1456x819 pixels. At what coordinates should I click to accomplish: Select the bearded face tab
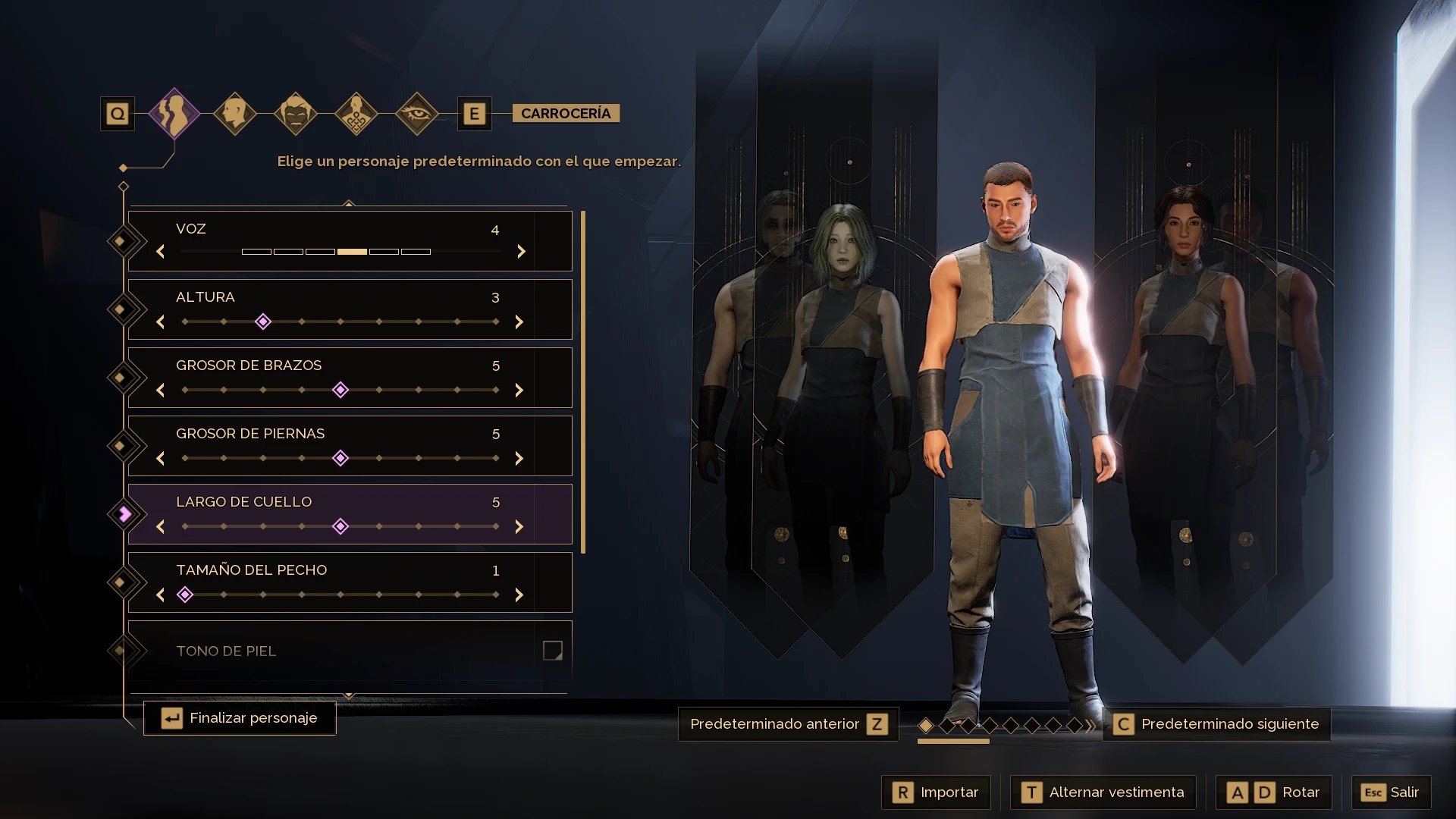pos(296,114)
